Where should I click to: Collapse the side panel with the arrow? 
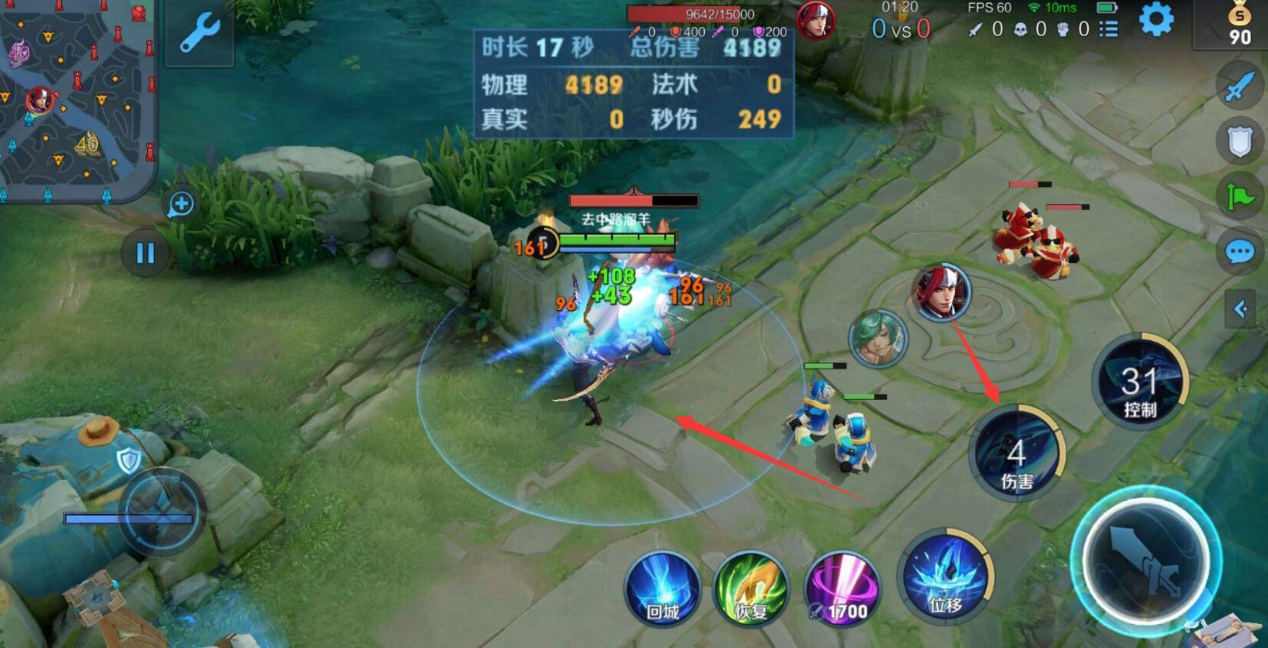pyautogui.click(x=1240, y=309)
